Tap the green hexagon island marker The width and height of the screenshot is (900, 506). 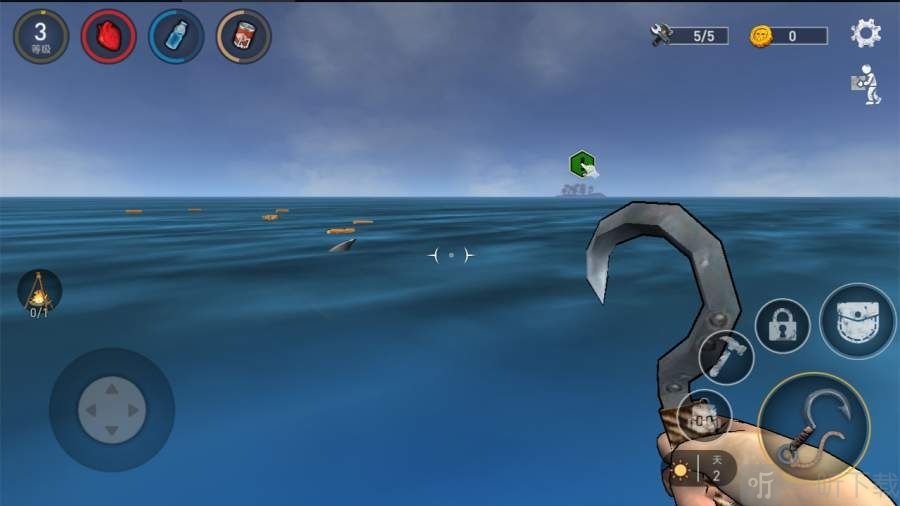click(582, 164)
